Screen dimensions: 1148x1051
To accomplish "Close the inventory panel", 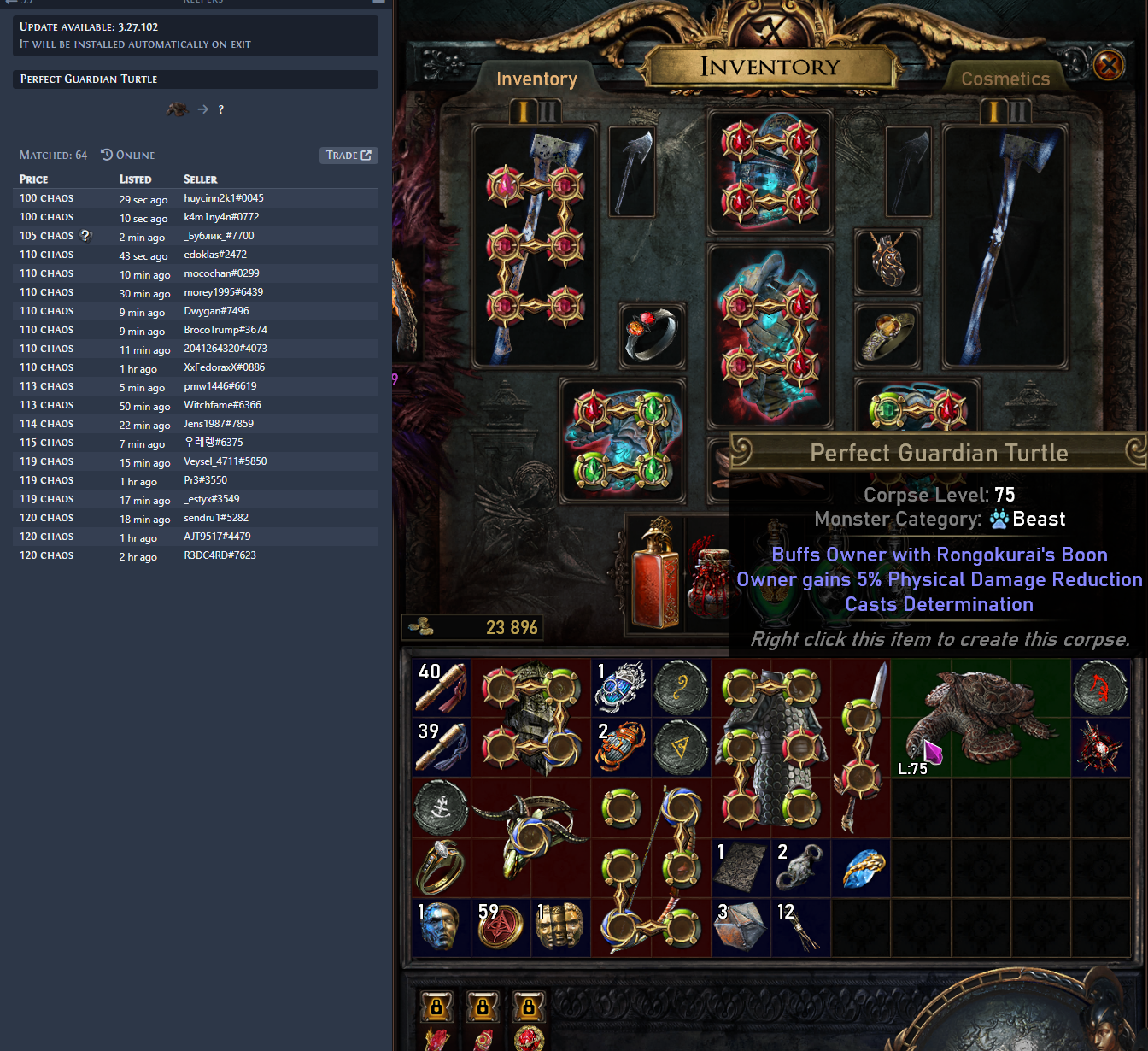I will (1109, 65).
